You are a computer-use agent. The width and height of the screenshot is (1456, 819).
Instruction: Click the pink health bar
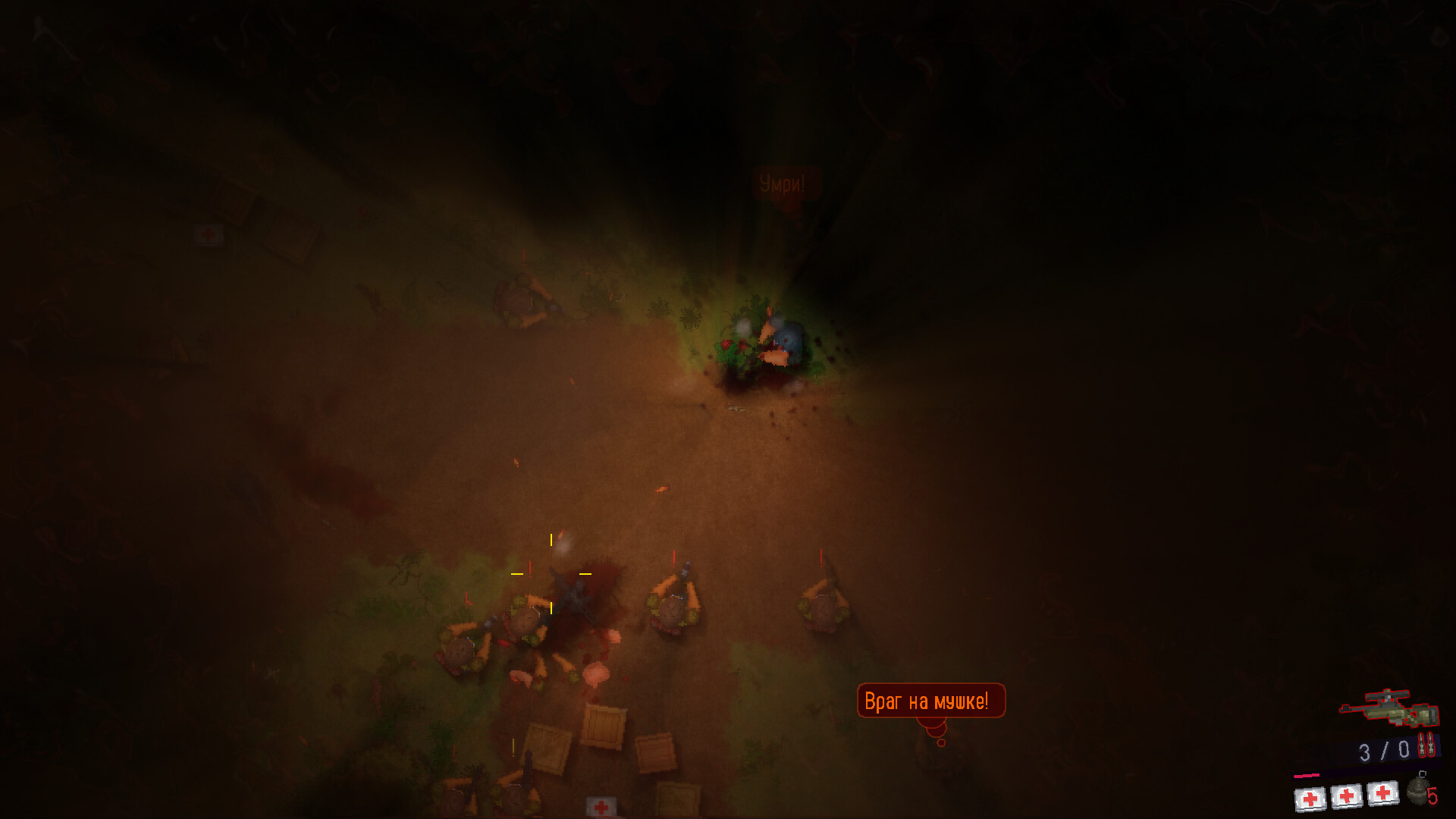[1307, 774]
